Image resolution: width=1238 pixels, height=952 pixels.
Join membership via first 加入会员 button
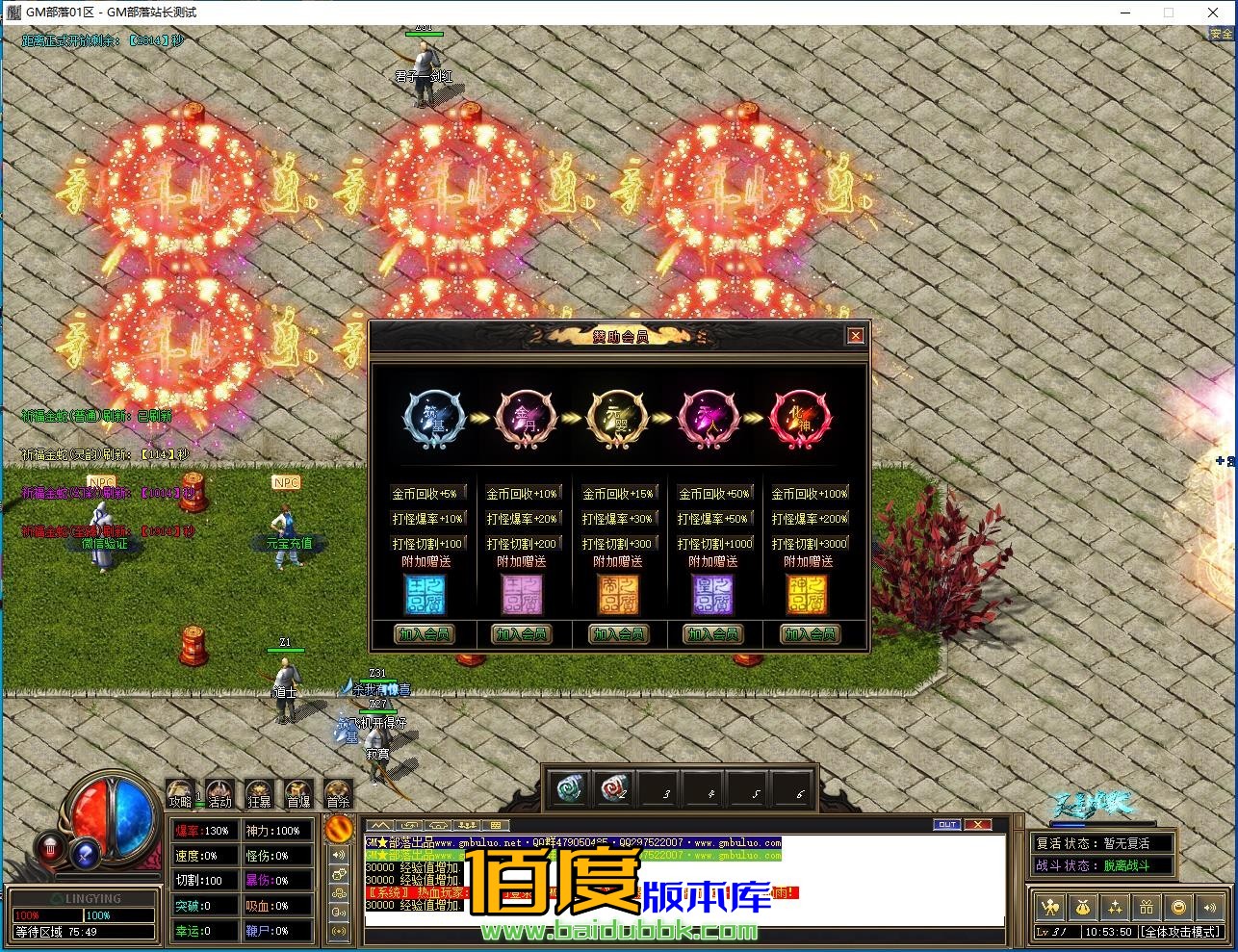[426, 634]
